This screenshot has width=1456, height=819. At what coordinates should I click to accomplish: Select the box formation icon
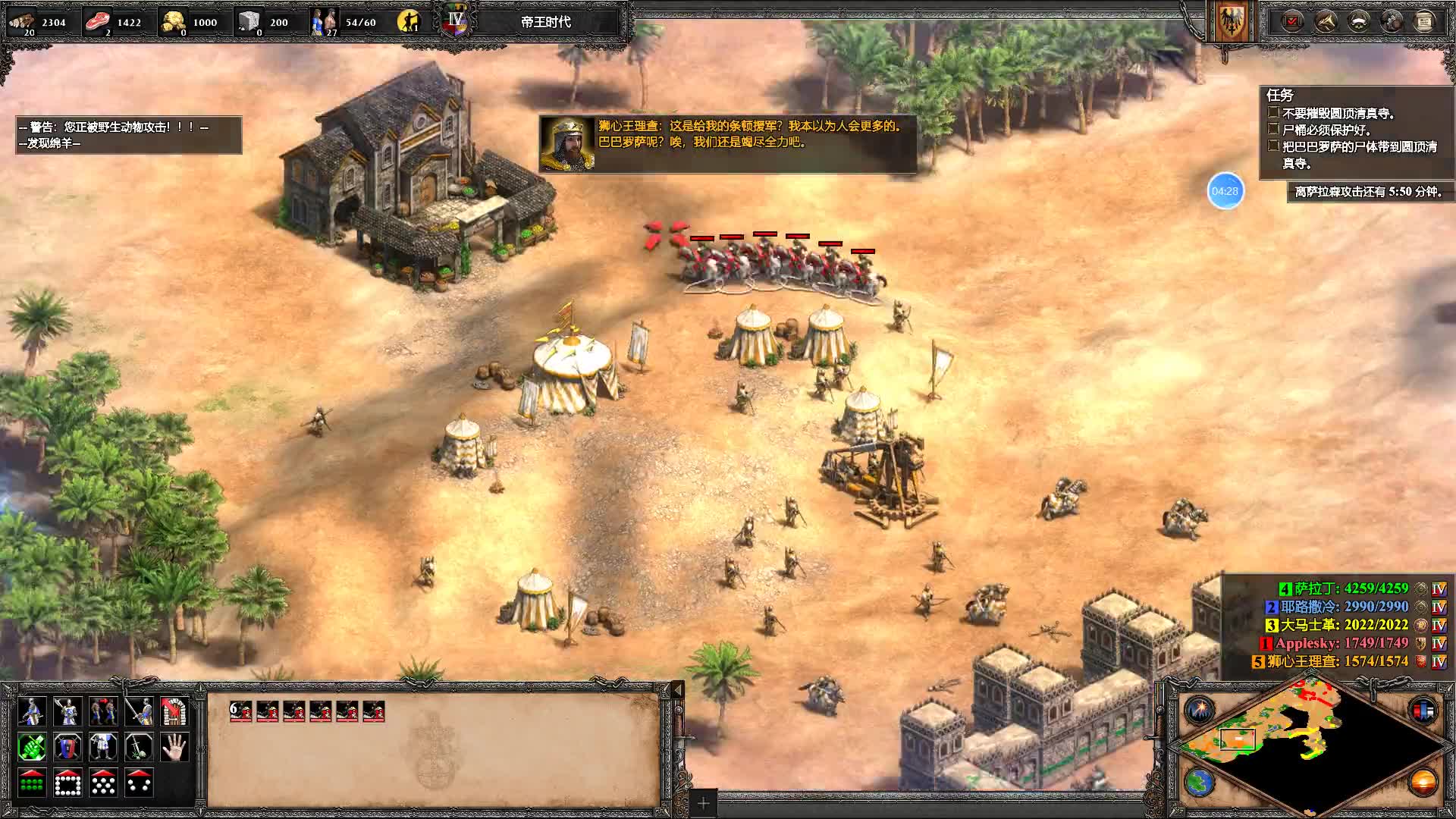coord(67,782)
